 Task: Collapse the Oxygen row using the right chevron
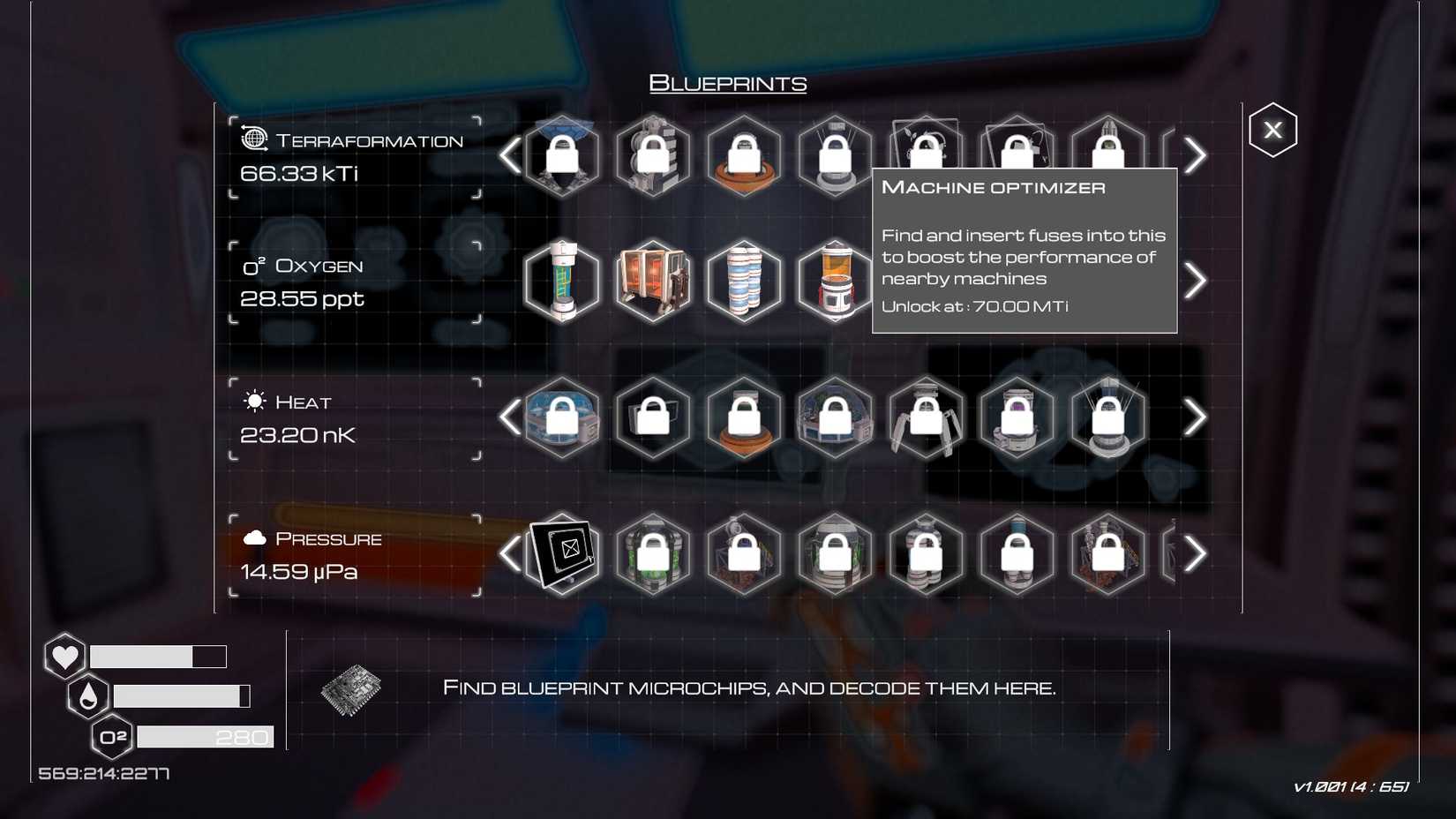coord(1197,280)
